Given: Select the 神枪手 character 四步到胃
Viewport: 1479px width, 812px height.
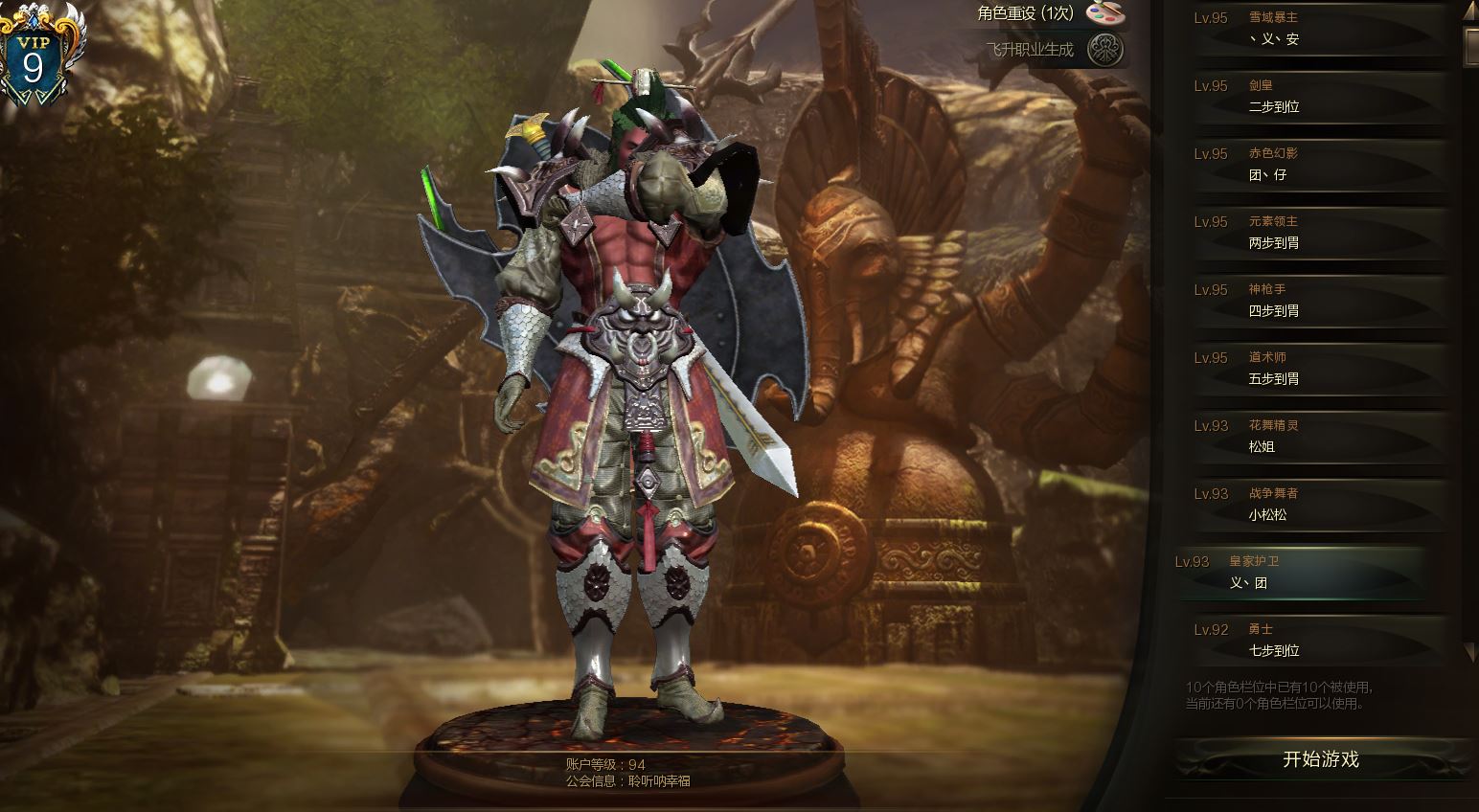Looking at the screenshot, I should (x=1318, y=301).
